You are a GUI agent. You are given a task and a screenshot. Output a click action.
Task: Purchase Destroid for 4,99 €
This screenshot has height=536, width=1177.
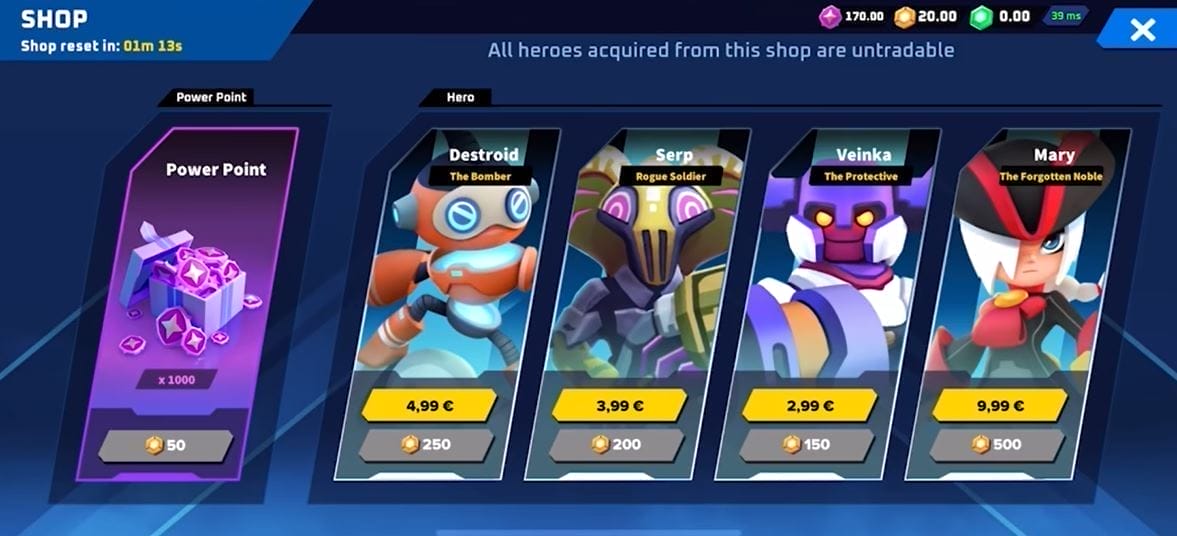(x=428, y=405)
